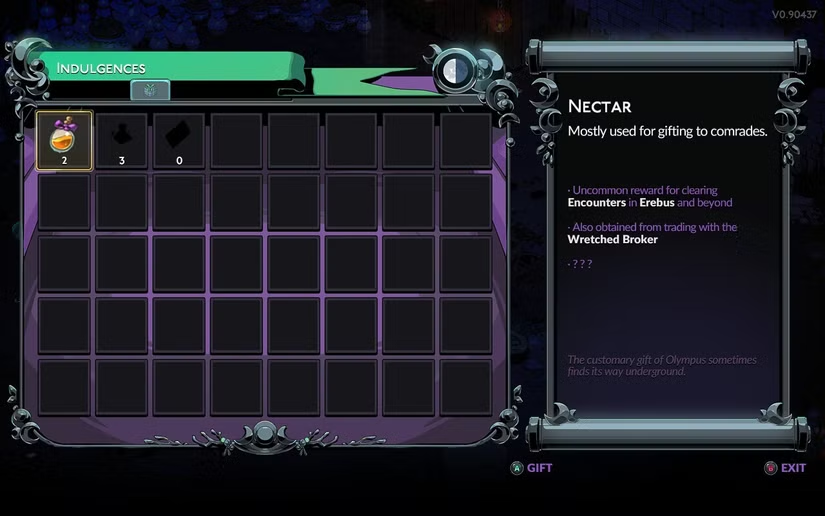Screen dimensions: 825x516
Task: Select the dark bottle silhouette slot
Action: [122, 140]
